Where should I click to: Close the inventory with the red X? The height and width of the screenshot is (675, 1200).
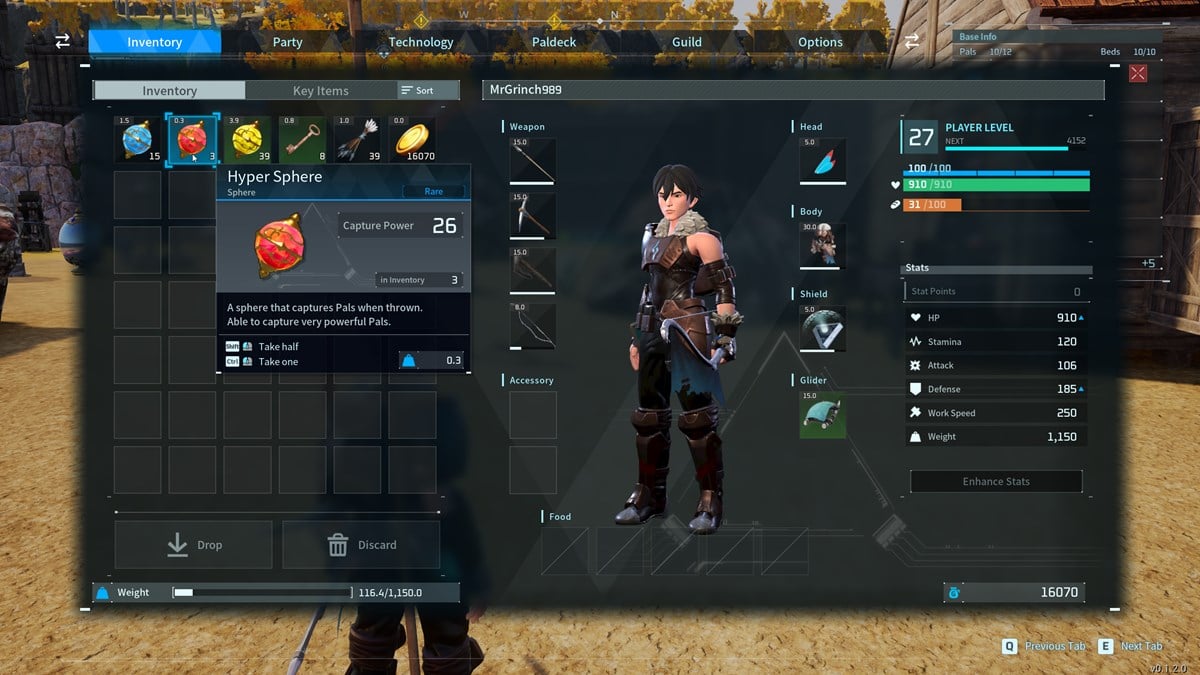click(x=1137, y=73)
